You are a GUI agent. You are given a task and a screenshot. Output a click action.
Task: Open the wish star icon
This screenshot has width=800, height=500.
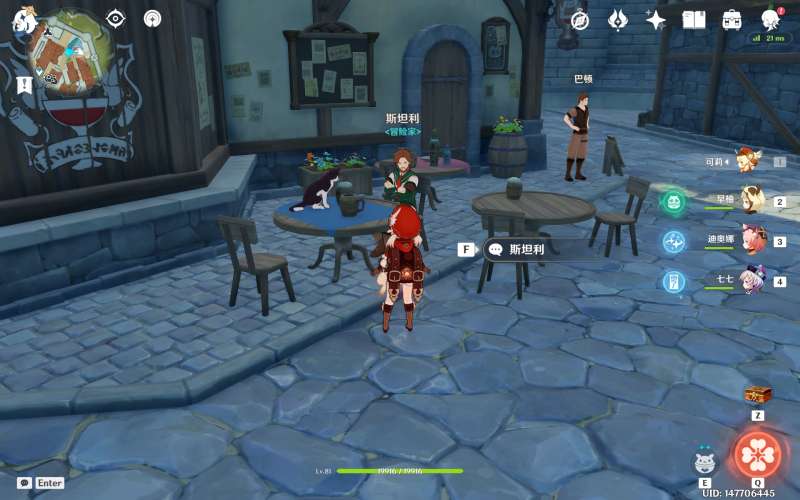click(x=656, y=20)
